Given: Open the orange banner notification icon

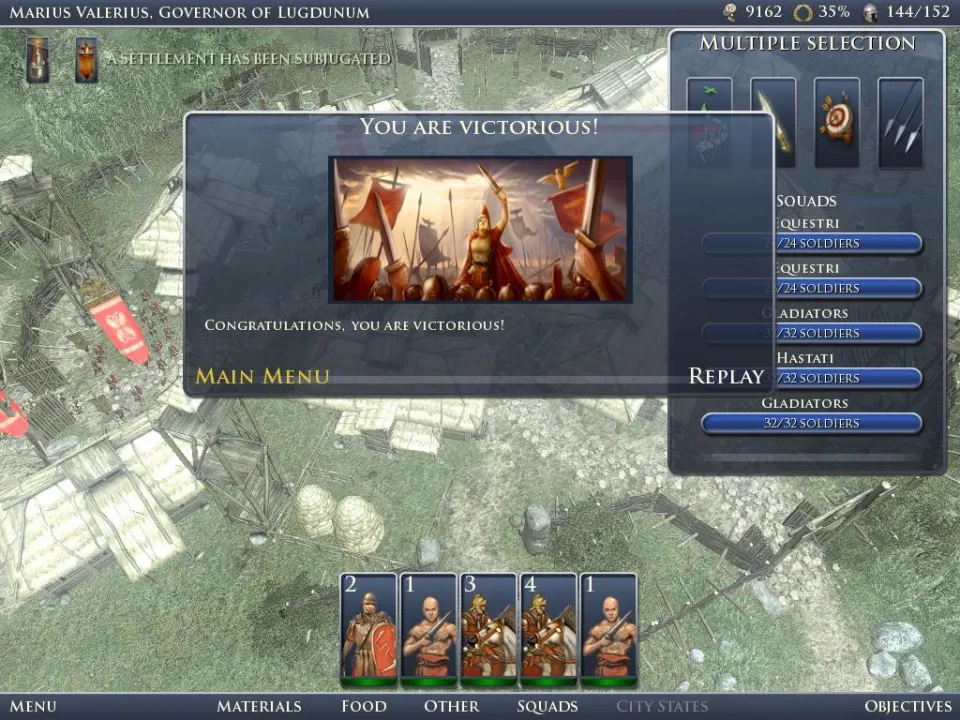Looking at the screenshot, I should [87, 60].
